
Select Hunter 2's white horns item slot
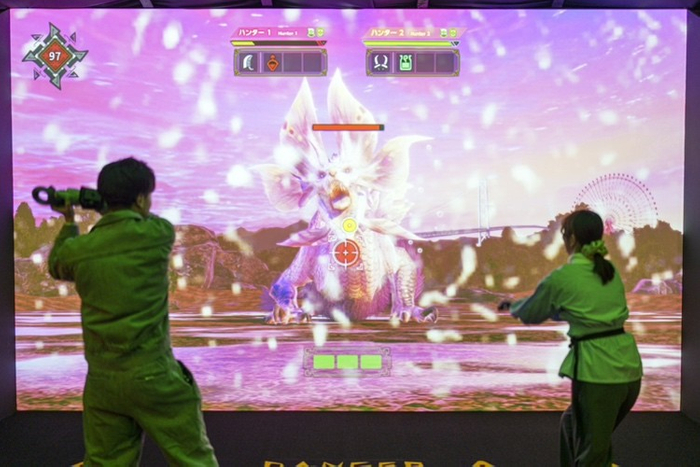(381, 62)
